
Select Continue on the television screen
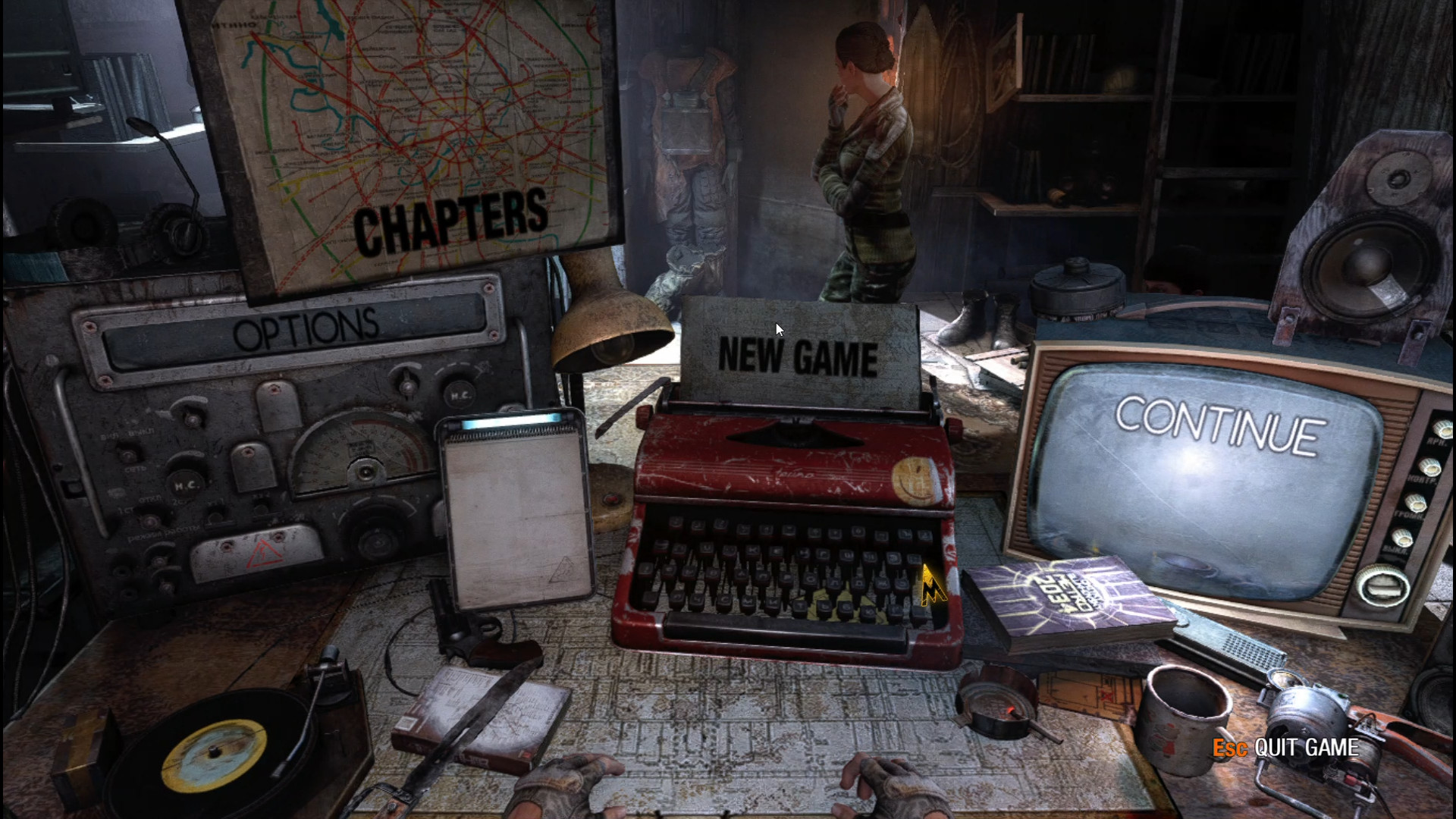[x=1219, y=425]
